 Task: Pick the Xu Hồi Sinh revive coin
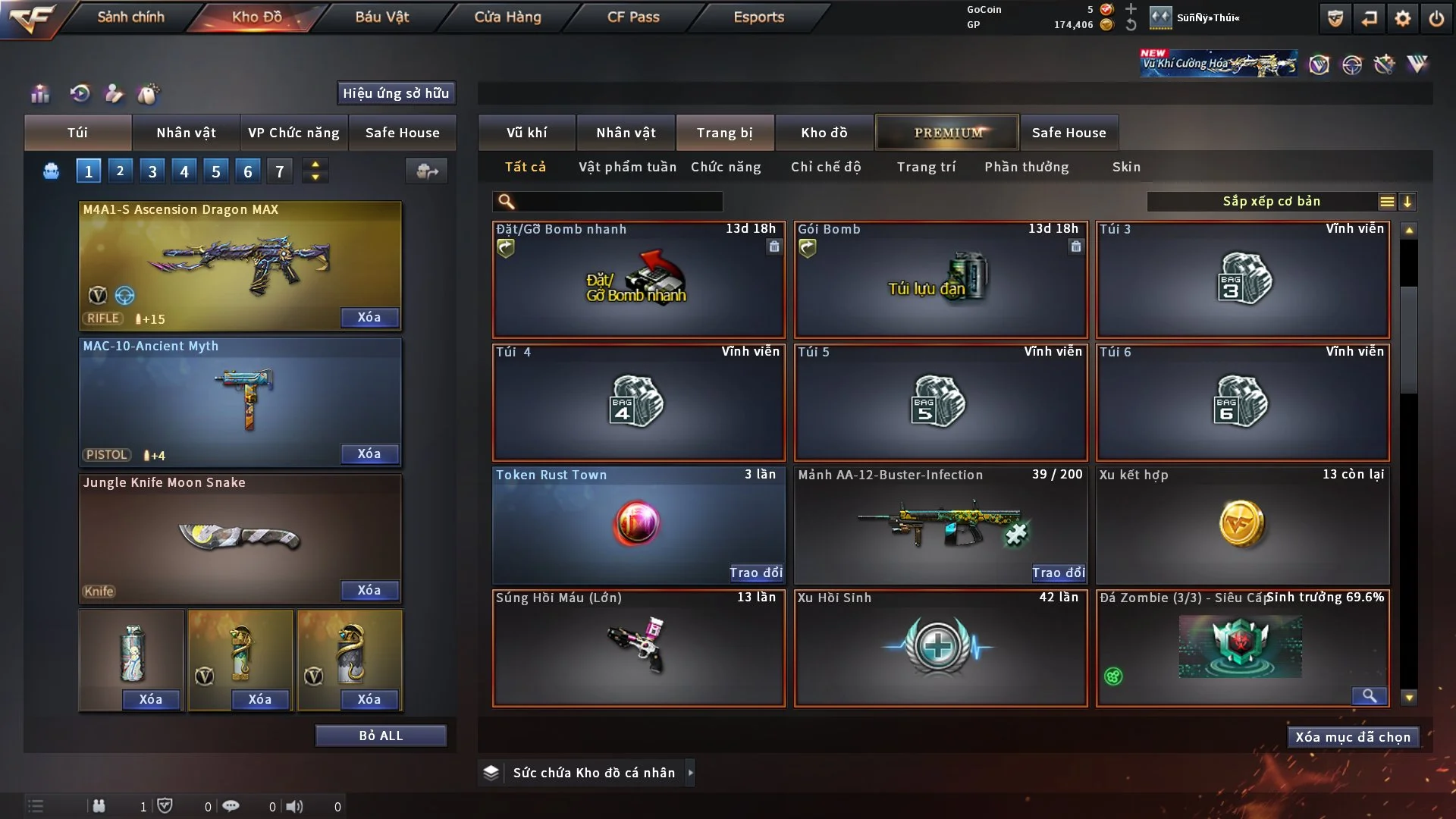pyautogui.click(x=940, y=648)
